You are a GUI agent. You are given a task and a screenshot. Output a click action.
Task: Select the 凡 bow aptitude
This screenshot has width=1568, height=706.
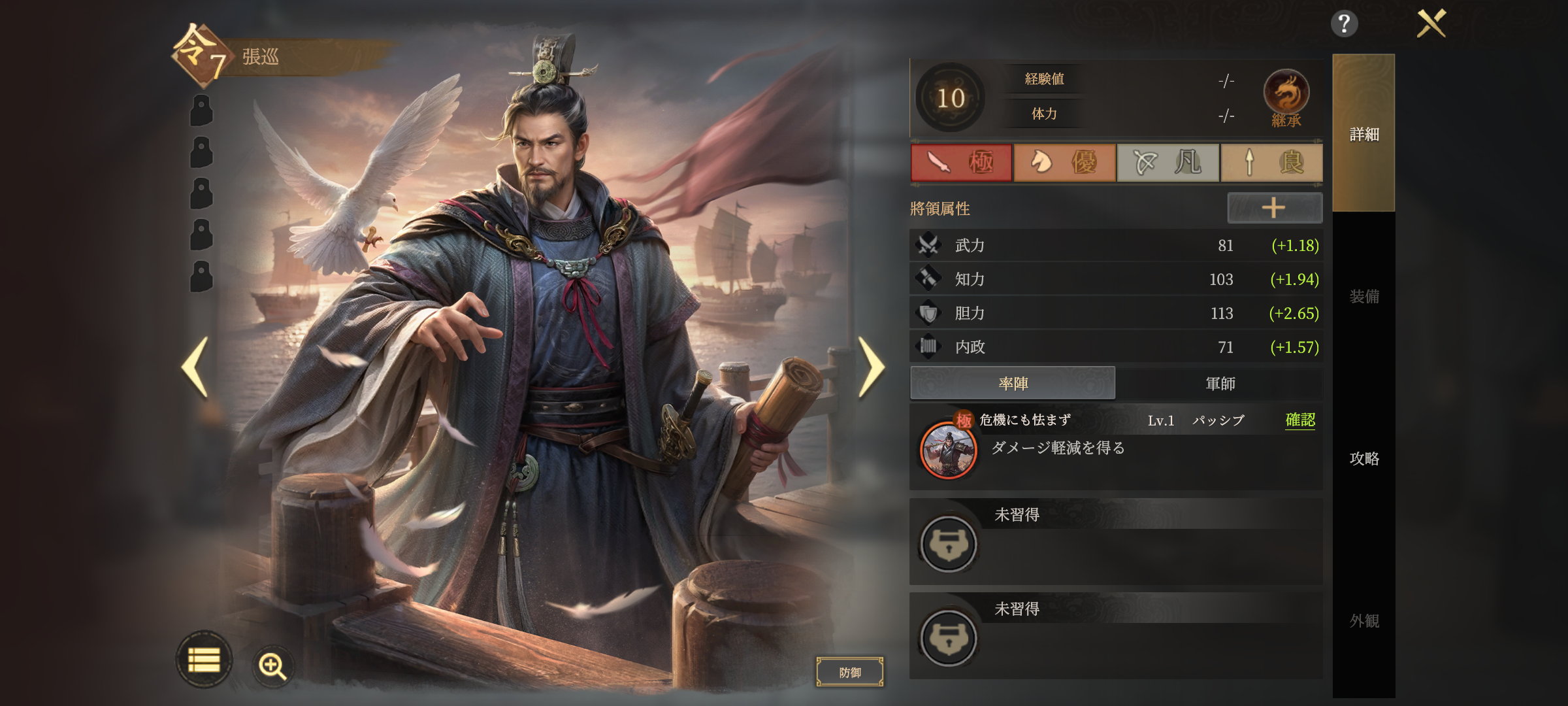[x=1168, y=162]
